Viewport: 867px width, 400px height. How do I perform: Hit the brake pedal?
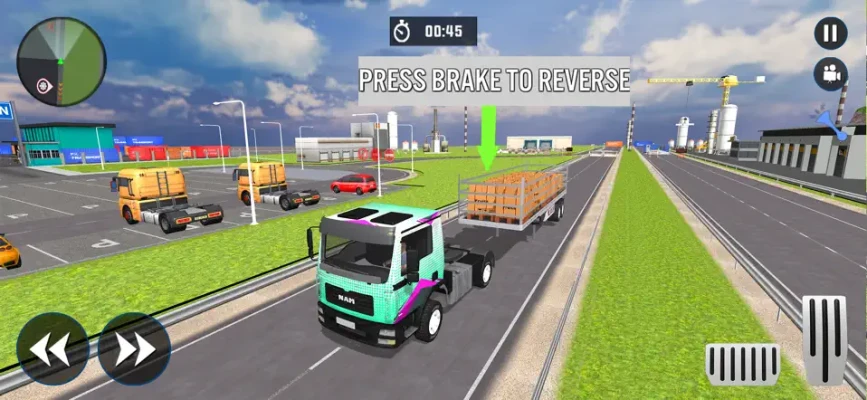(x=742, y=364)
